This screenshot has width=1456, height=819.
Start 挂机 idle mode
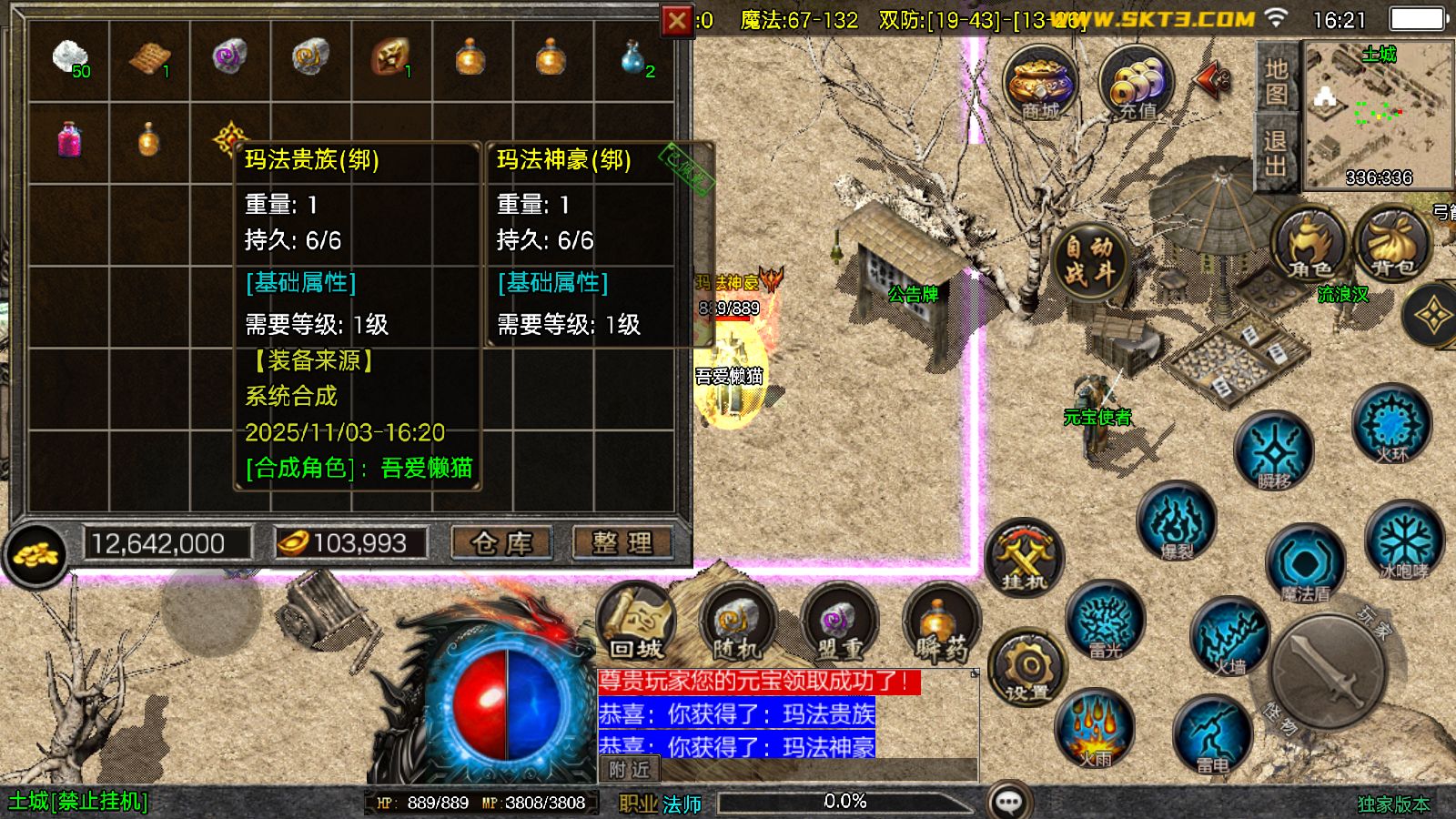pyautogui.click(x=1024, y=557)
